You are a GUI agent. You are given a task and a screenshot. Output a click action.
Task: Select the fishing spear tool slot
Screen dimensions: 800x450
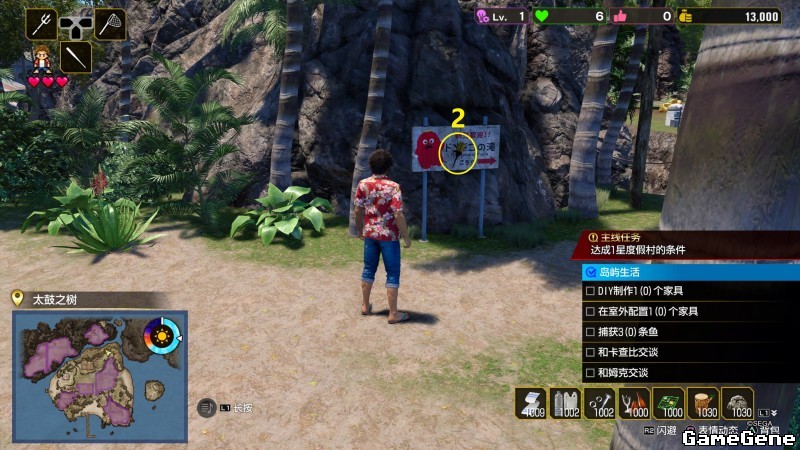(x=41, y=23)
